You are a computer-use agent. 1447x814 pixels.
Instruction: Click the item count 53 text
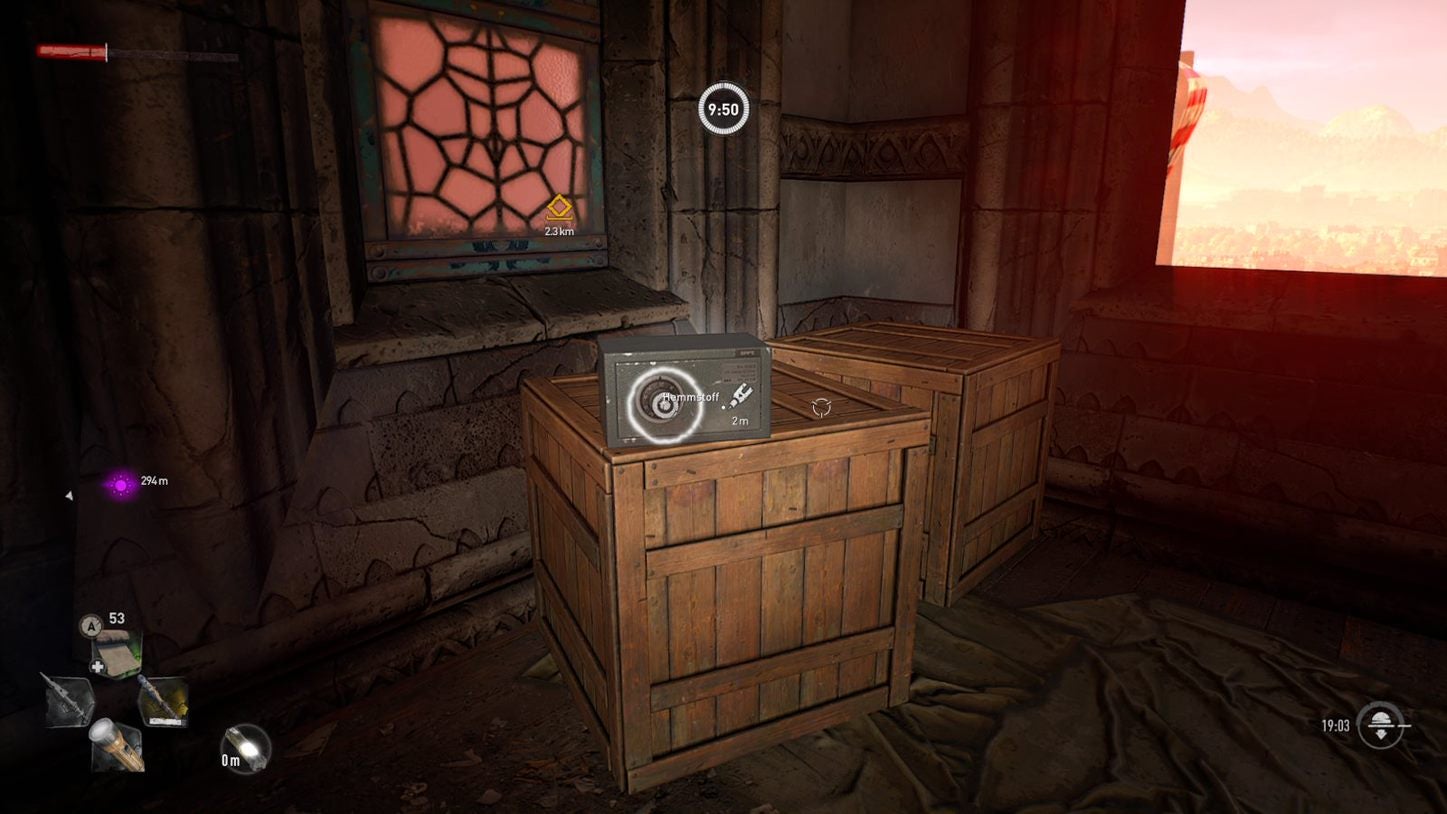[x=116, y=618]
